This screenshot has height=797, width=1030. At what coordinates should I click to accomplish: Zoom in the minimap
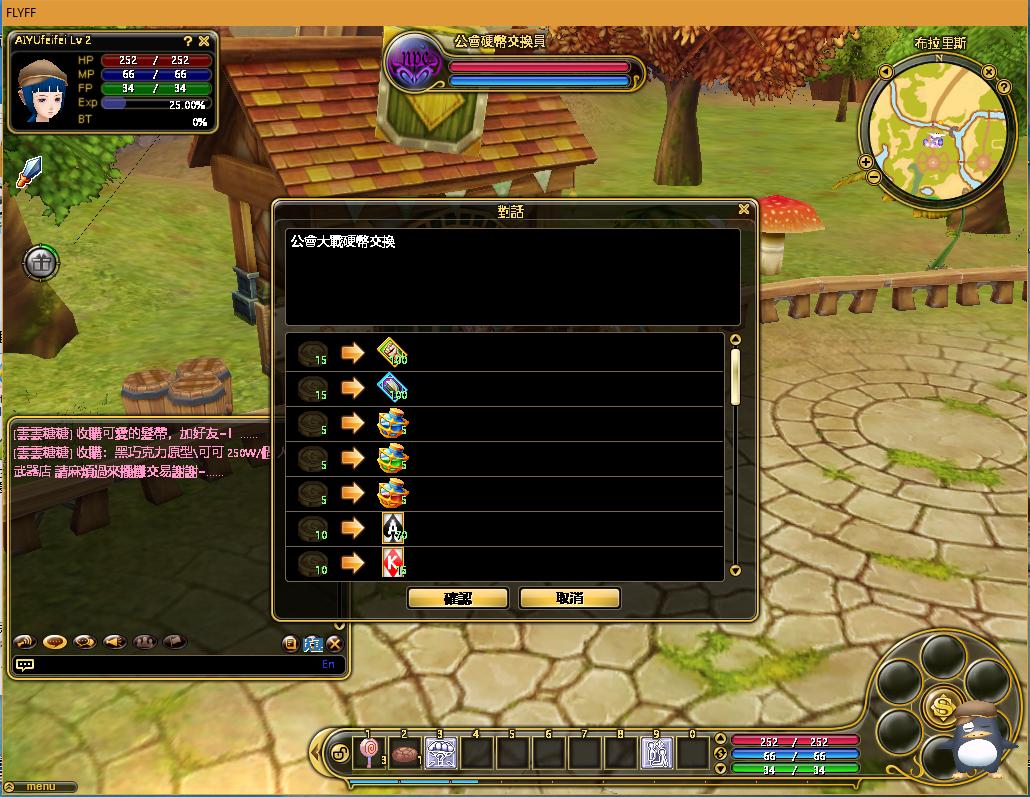tap(866, 161)
